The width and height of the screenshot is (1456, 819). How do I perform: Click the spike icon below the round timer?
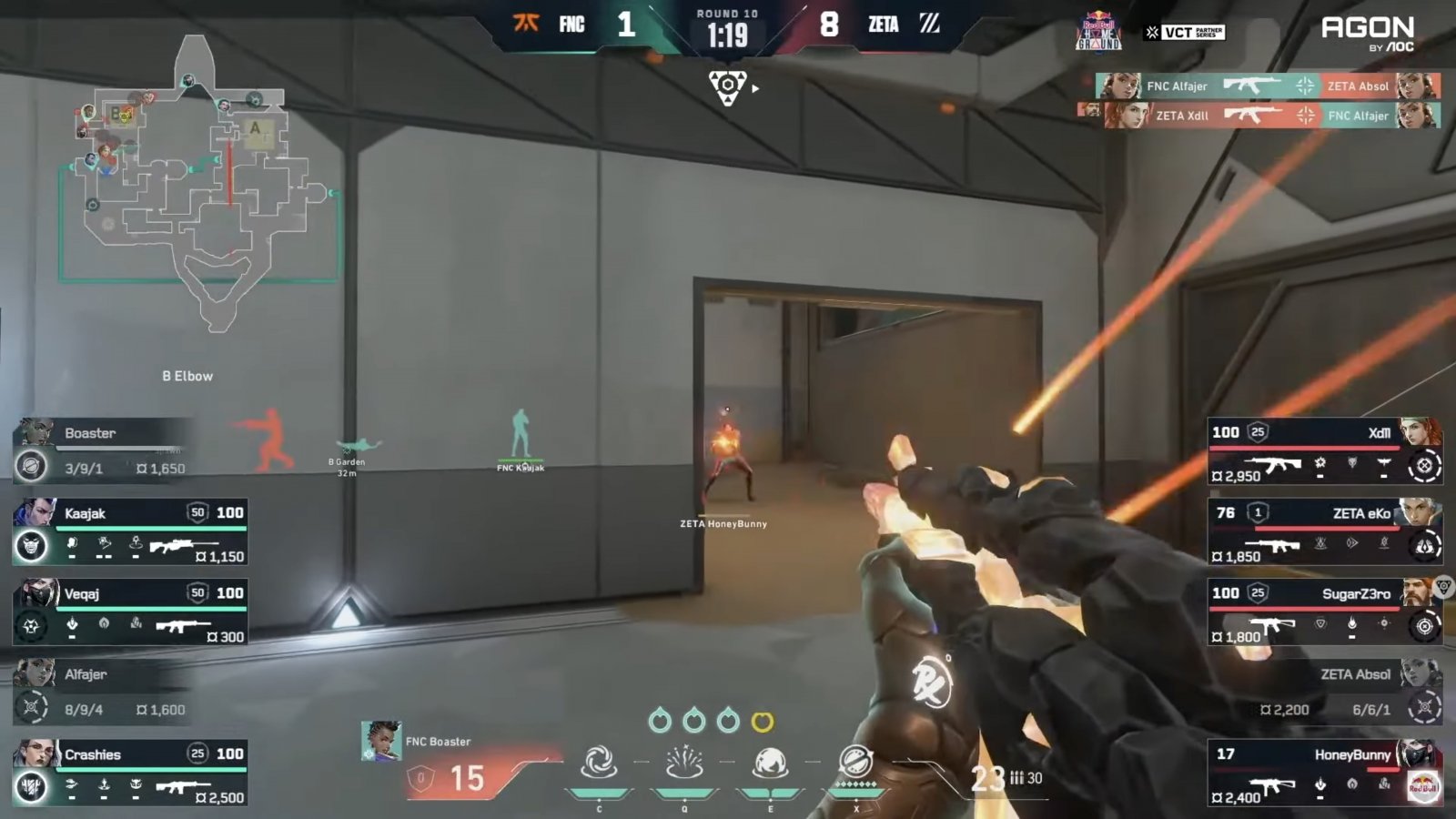(727, 88)
